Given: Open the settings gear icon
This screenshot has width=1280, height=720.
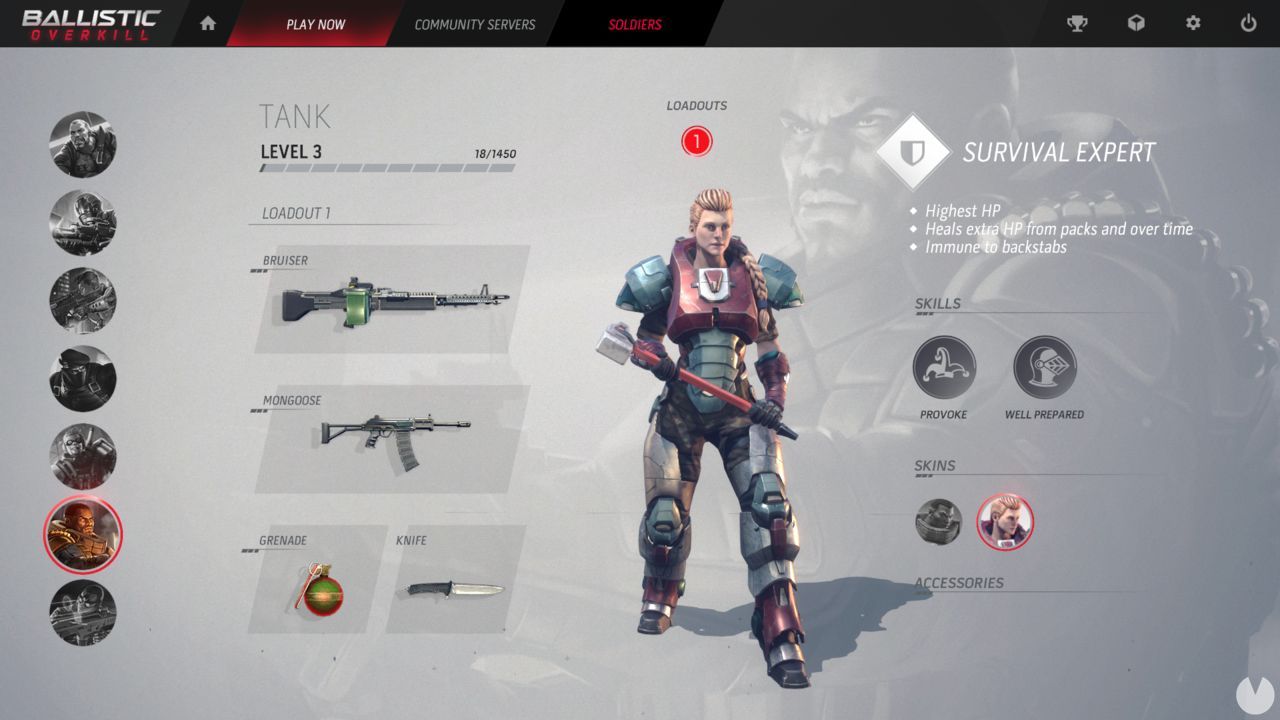Looking at the screenshot, I should click(x=1192, y=22).
